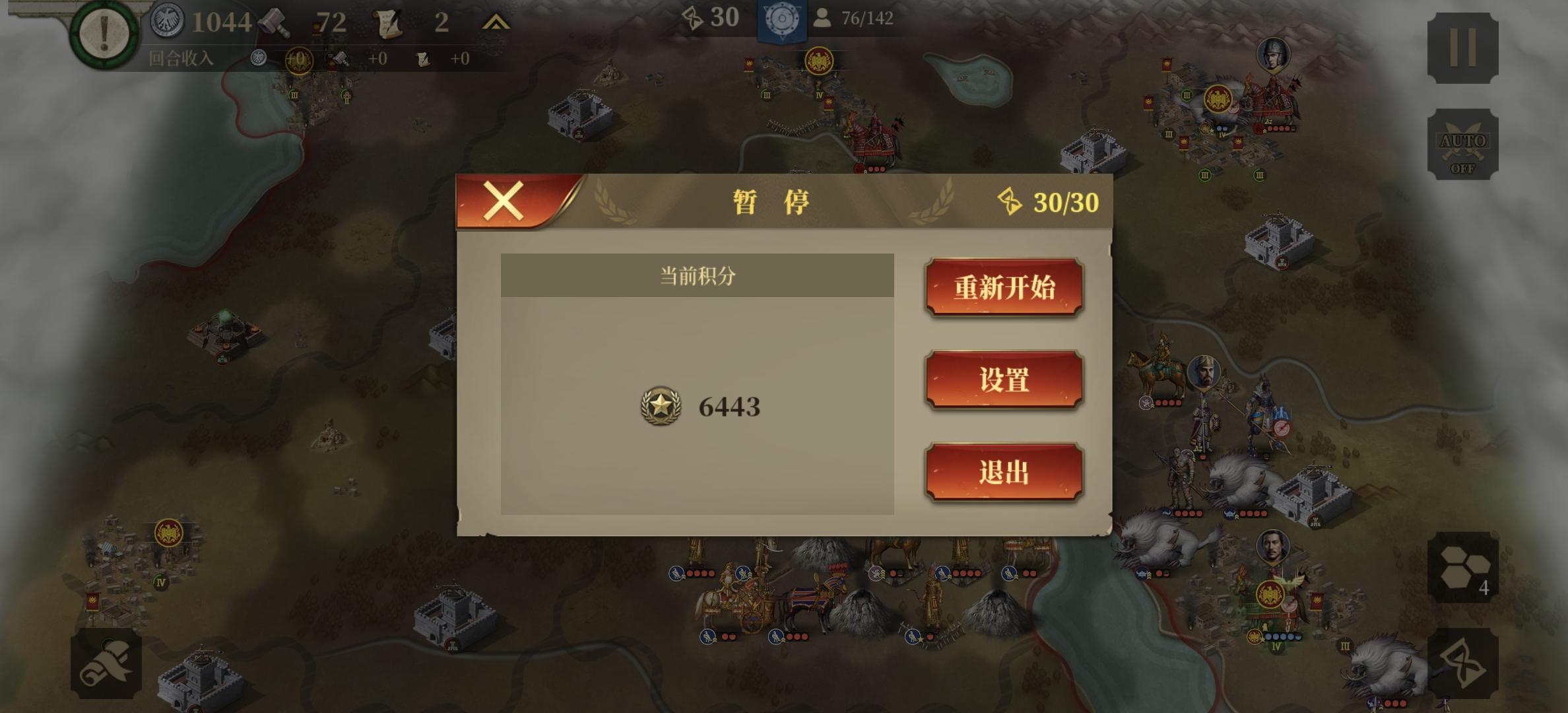Collapse the income bar with the chevron
Screen dimensions: 1568x713
pos(497,21)
